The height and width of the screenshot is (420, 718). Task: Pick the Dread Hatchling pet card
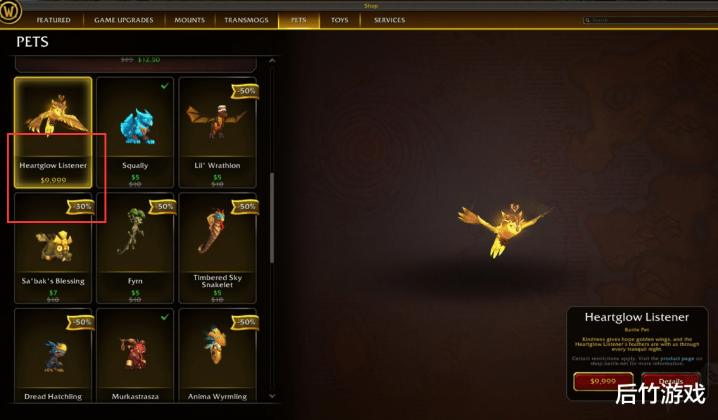point(53,358)
